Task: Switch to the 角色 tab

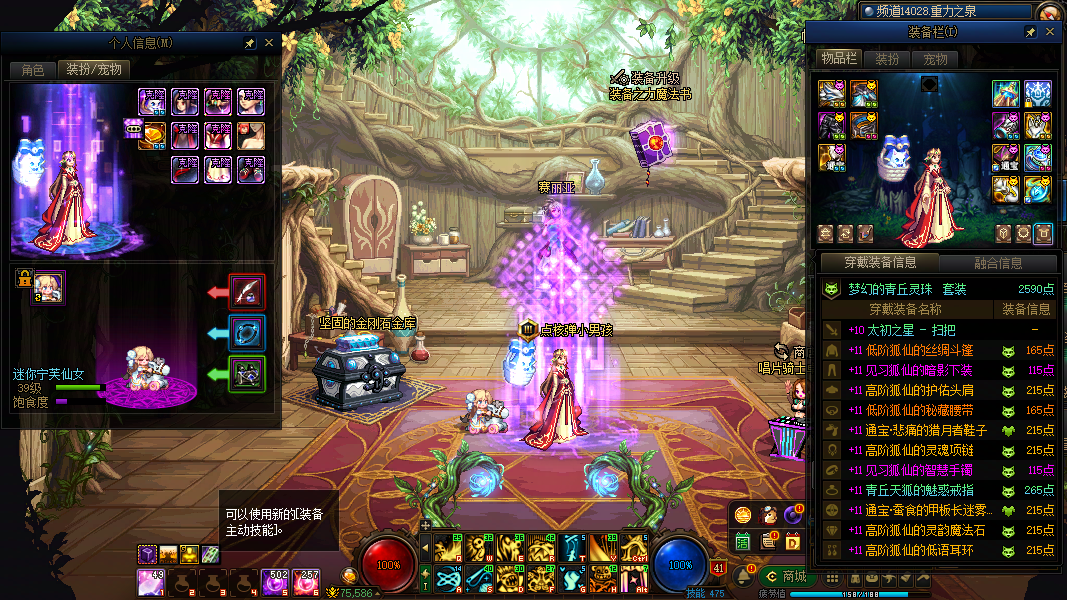Action: coord(33,70)
